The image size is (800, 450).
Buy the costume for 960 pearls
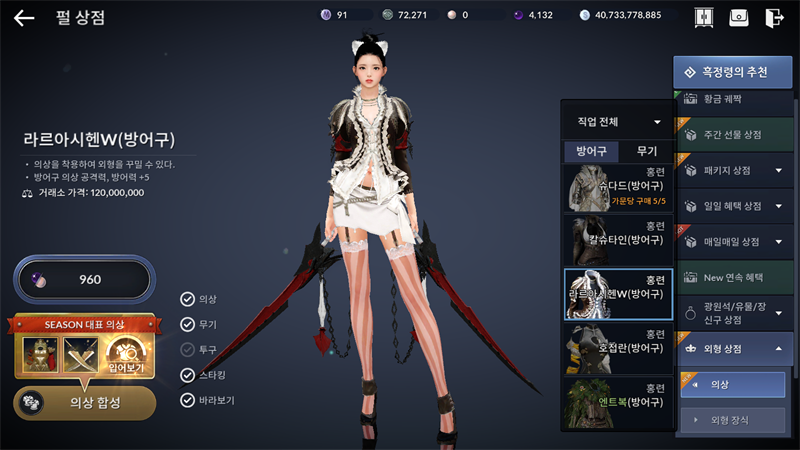(84, 279)
